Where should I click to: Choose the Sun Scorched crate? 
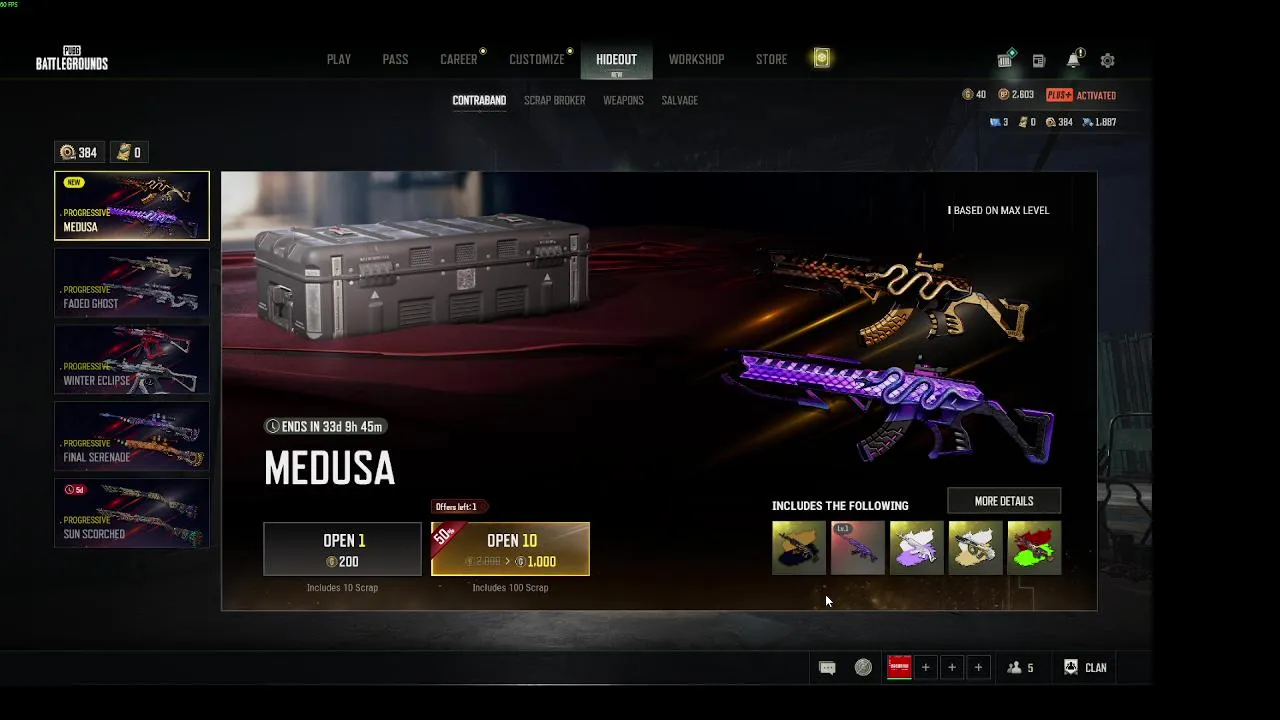tap(132, 513)
